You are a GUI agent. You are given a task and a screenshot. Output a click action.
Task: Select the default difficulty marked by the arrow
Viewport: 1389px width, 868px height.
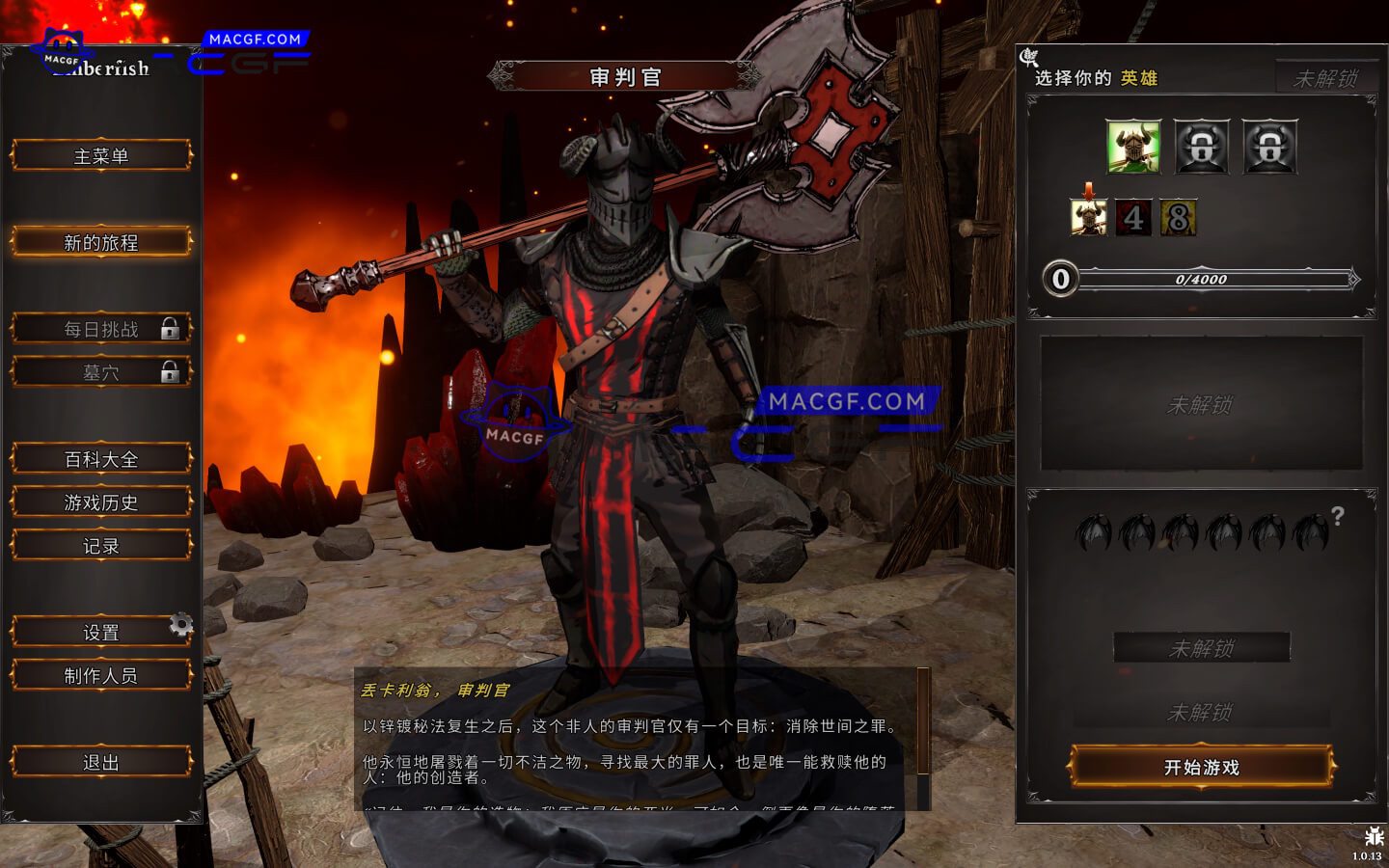1088,218
